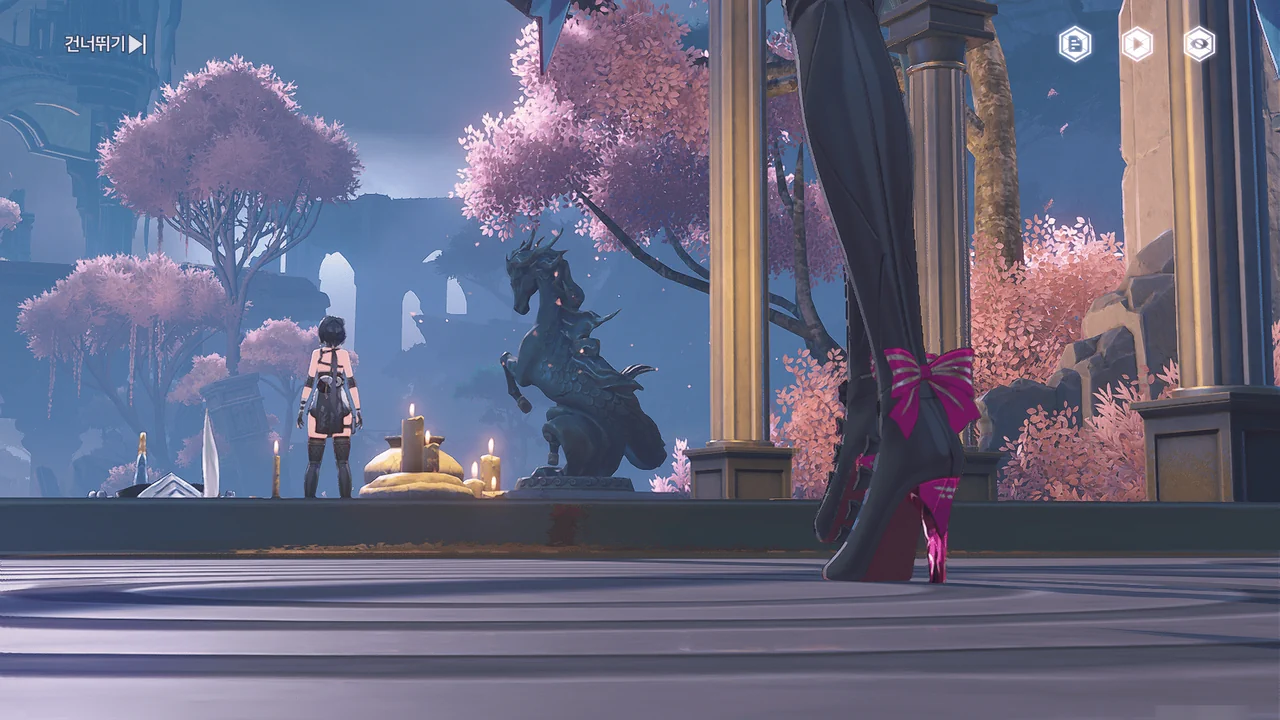
Task: Toggle auto-play with the triangle icon
Action: tap(1137, 44)
